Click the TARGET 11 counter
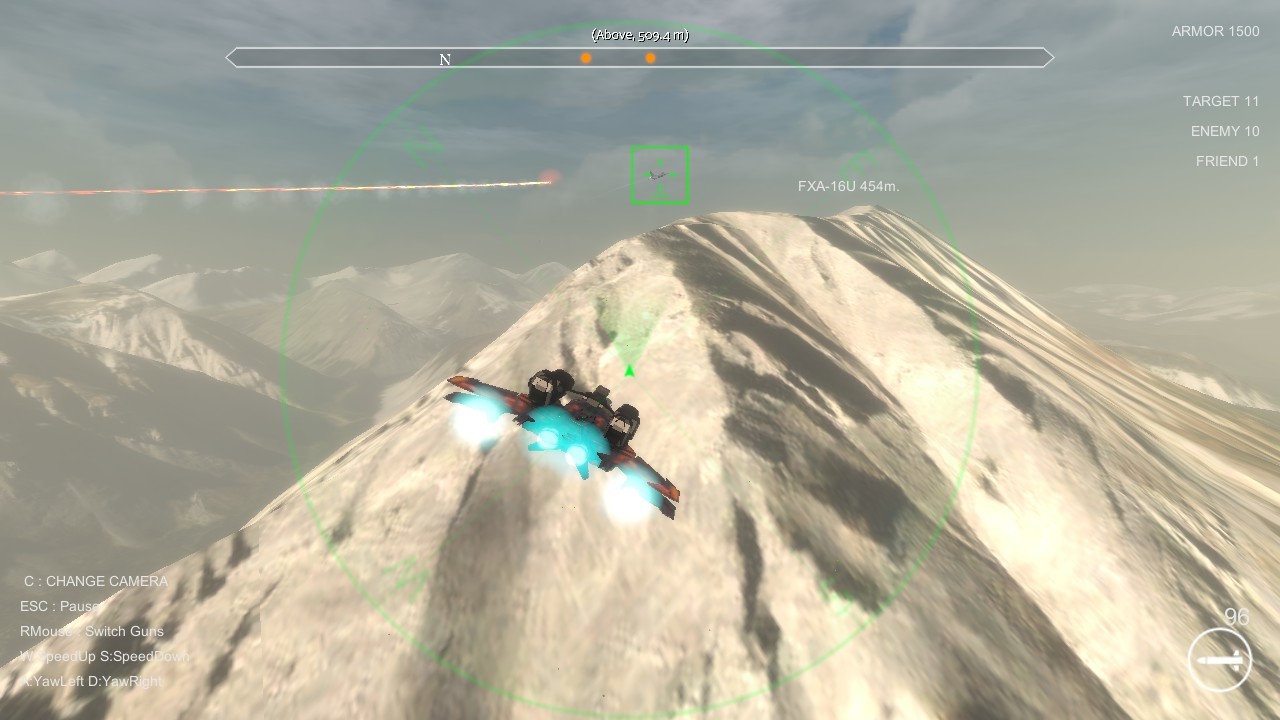This screenshot has width=1280, height=720. 1221,101
